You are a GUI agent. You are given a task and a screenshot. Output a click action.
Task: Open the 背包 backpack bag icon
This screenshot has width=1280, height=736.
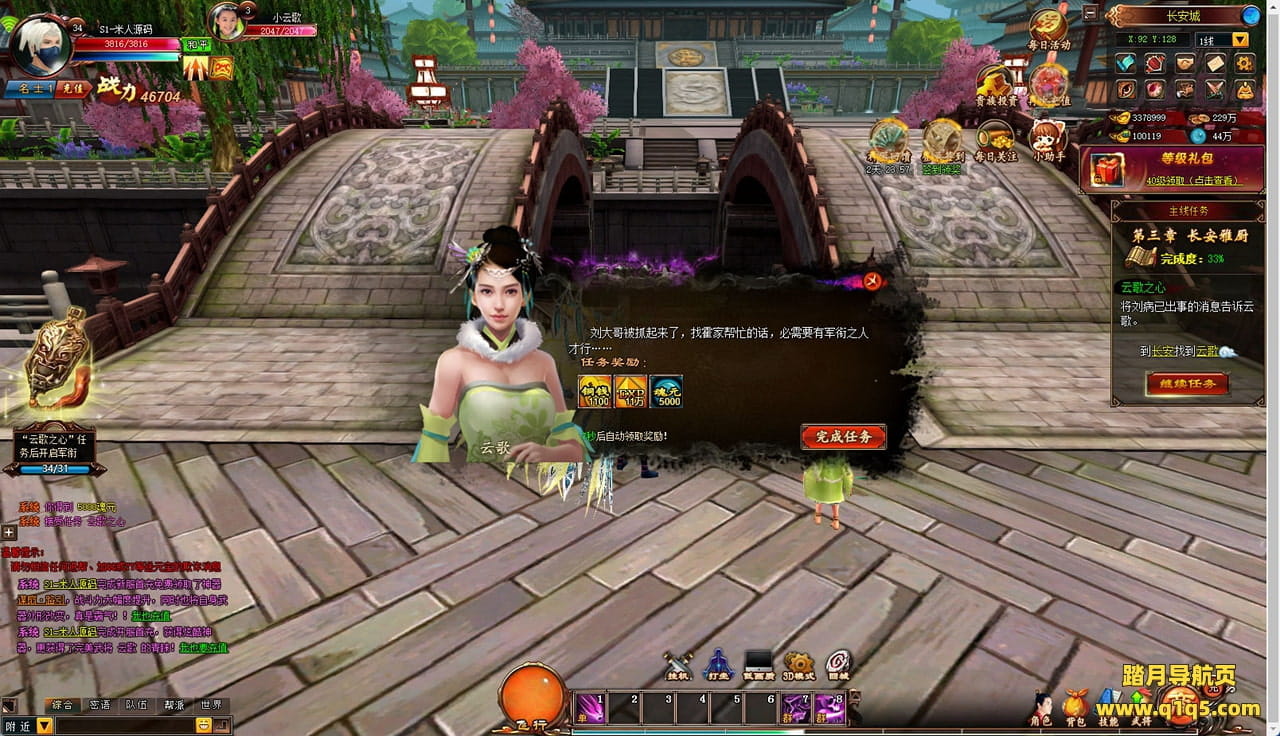point(1075,706)
